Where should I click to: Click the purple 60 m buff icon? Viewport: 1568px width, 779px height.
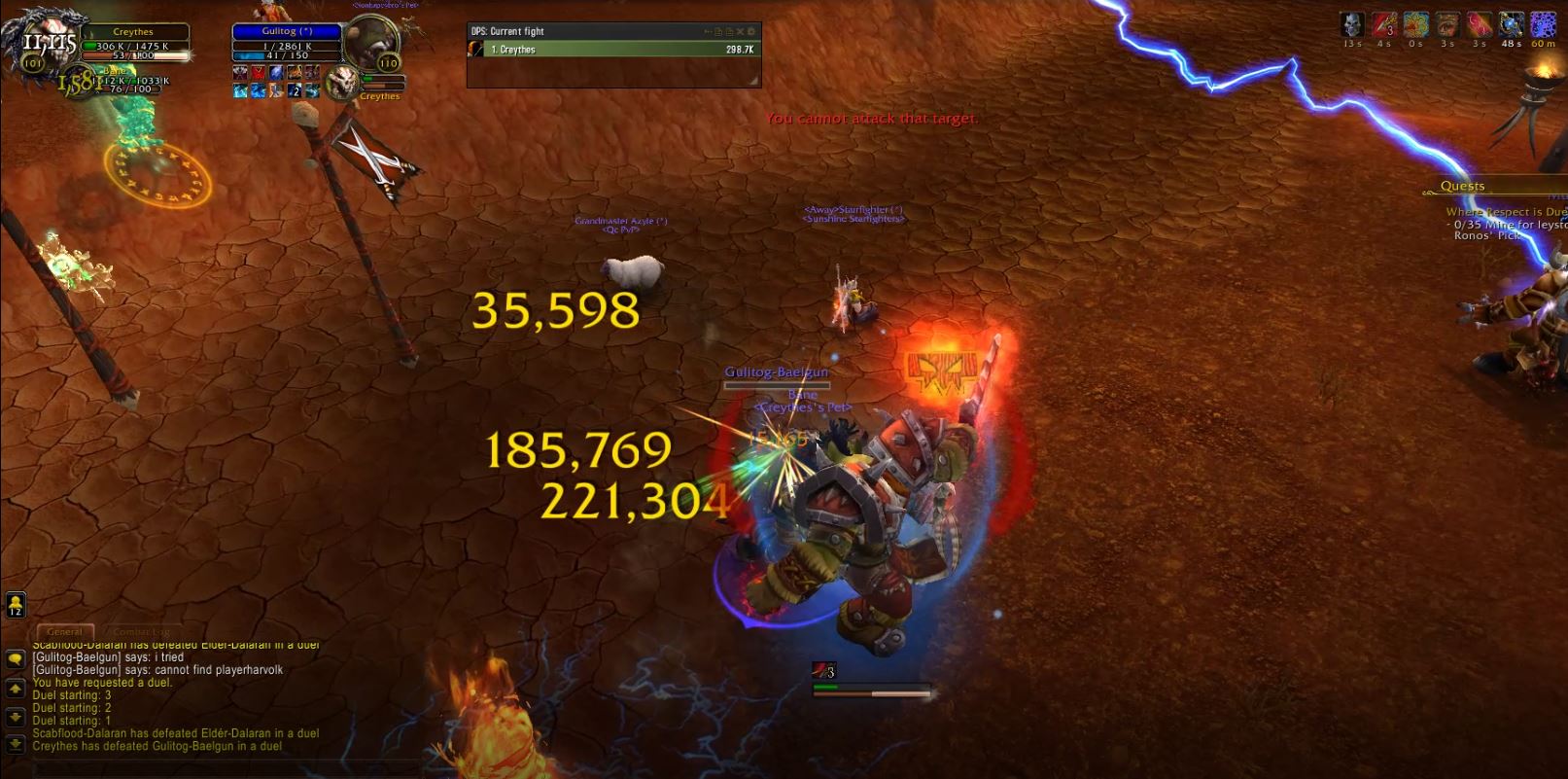pos(1543,24)
